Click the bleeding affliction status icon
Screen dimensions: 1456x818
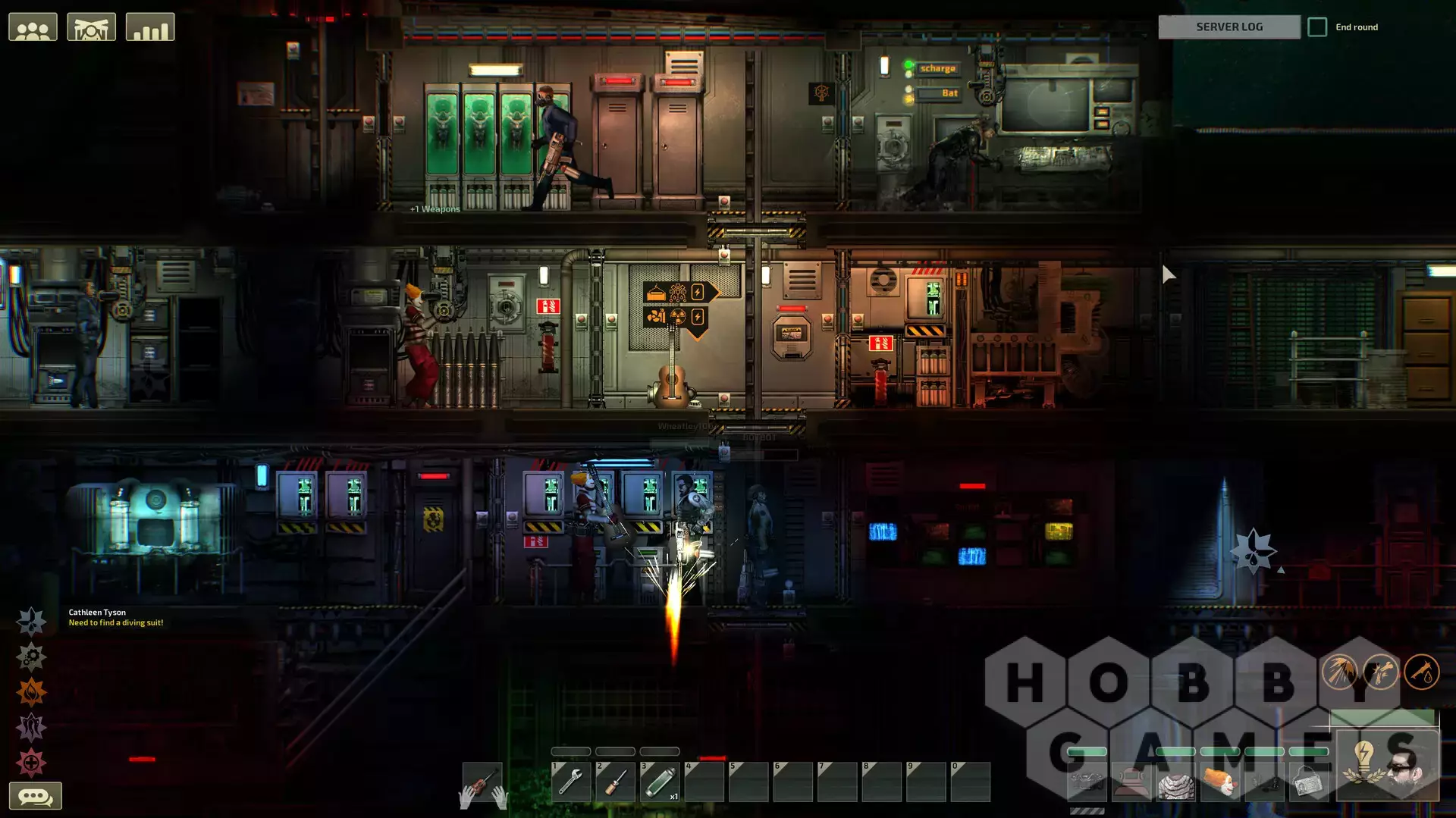[1421, 672]
